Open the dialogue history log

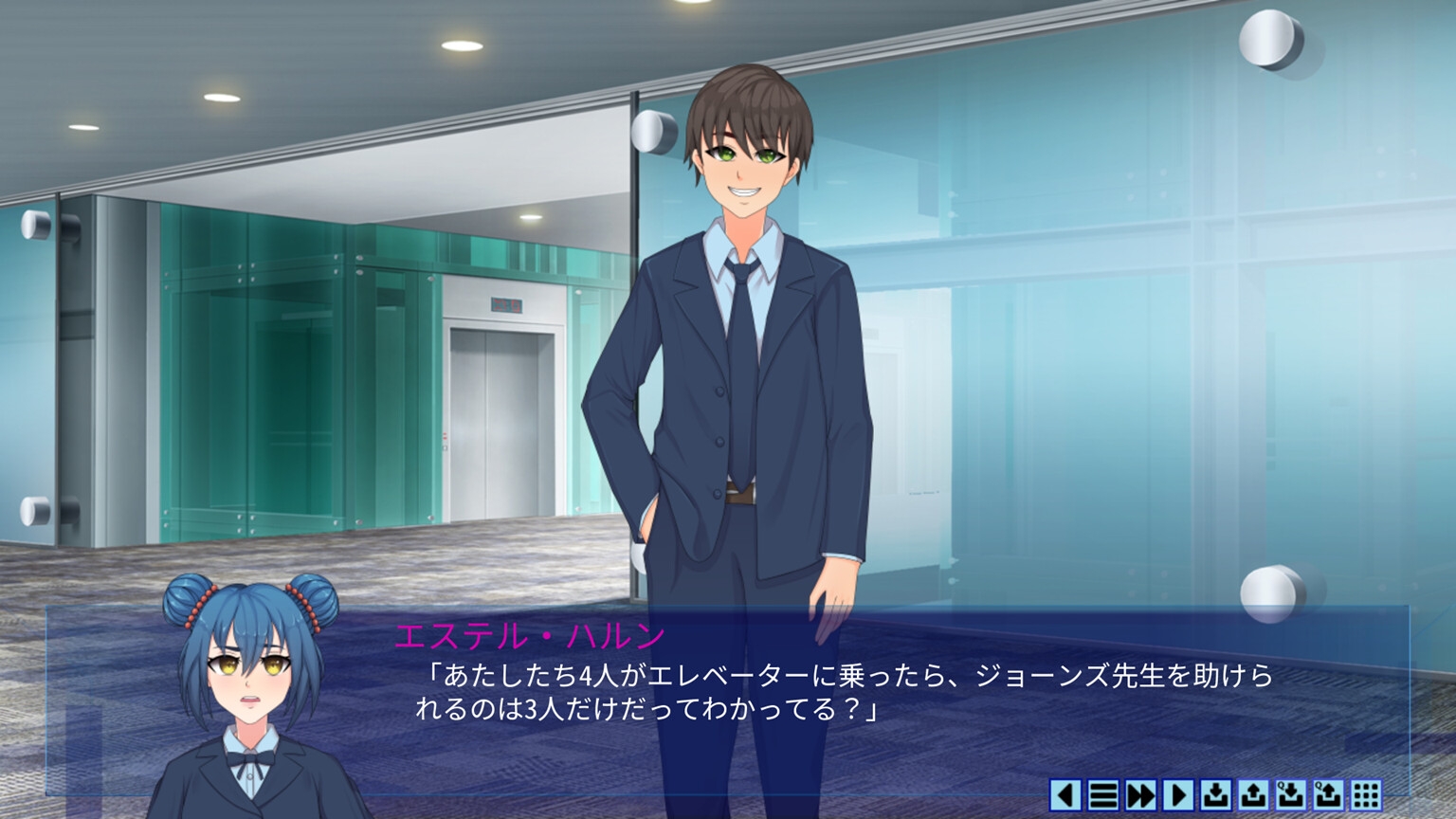[x=1102, y=796]
